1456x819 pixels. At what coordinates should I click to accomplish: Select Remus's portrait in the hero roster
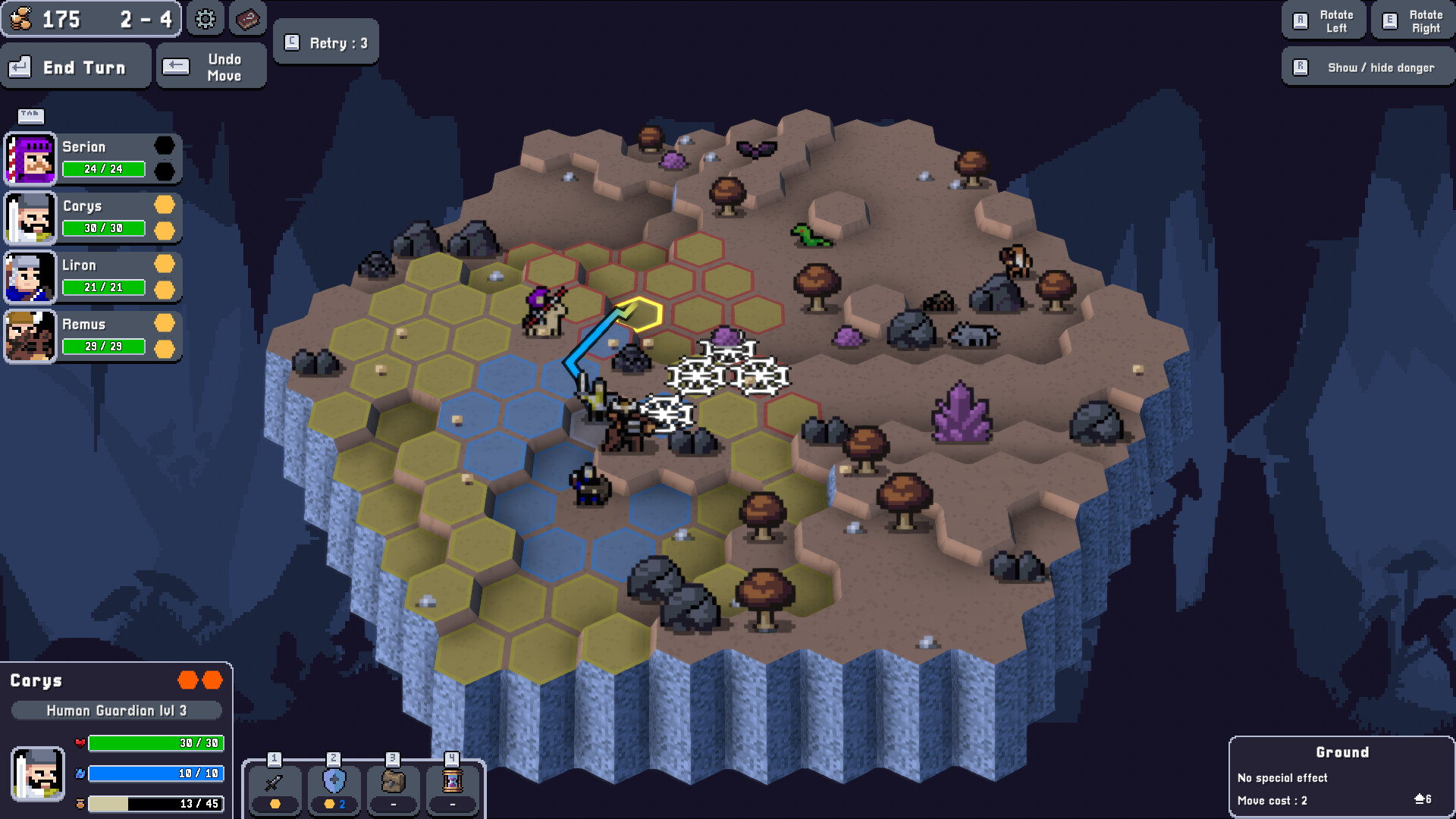pos(30,336)
